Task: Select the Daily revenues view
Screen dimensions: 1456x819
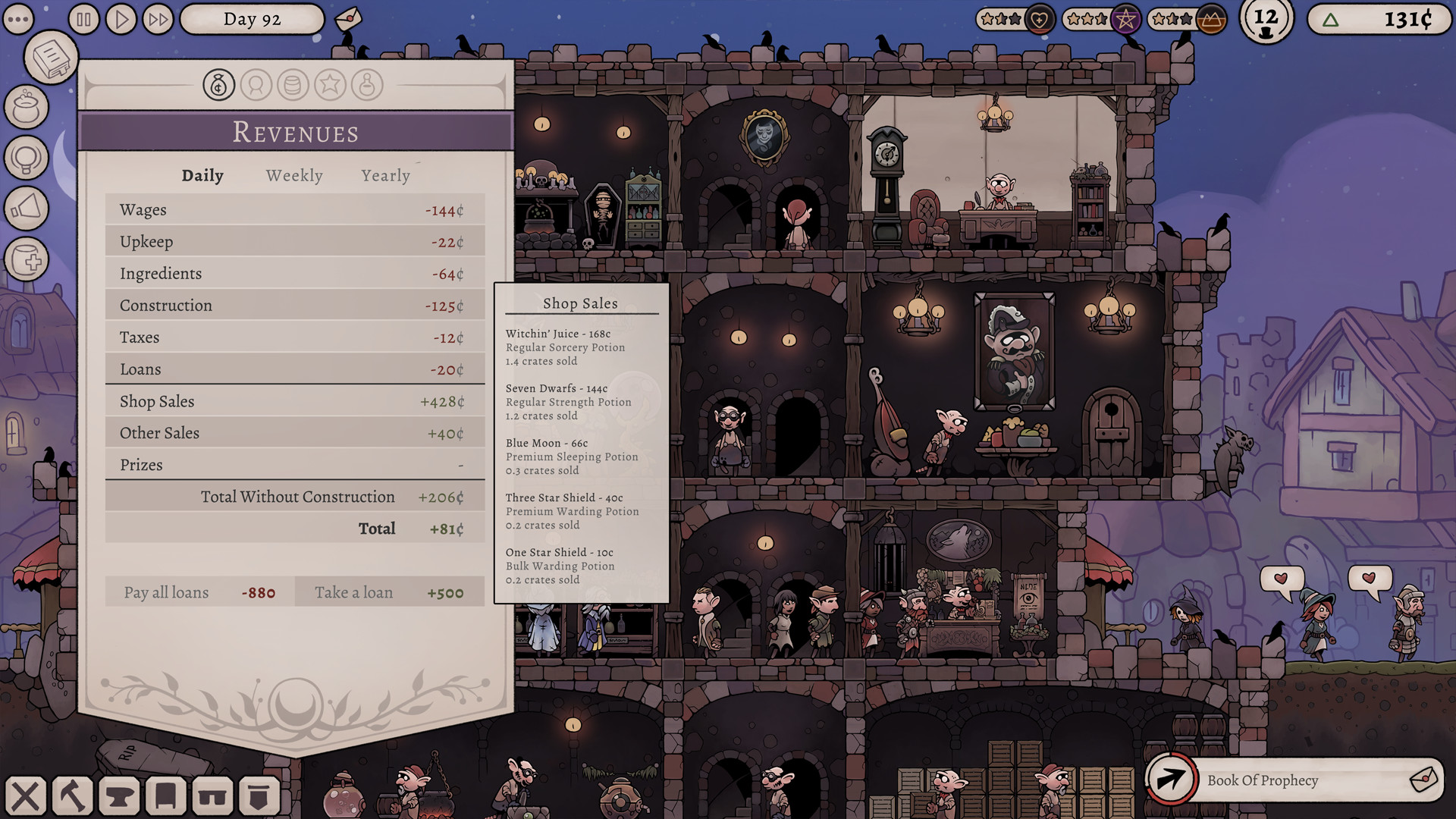Action: 202,175
